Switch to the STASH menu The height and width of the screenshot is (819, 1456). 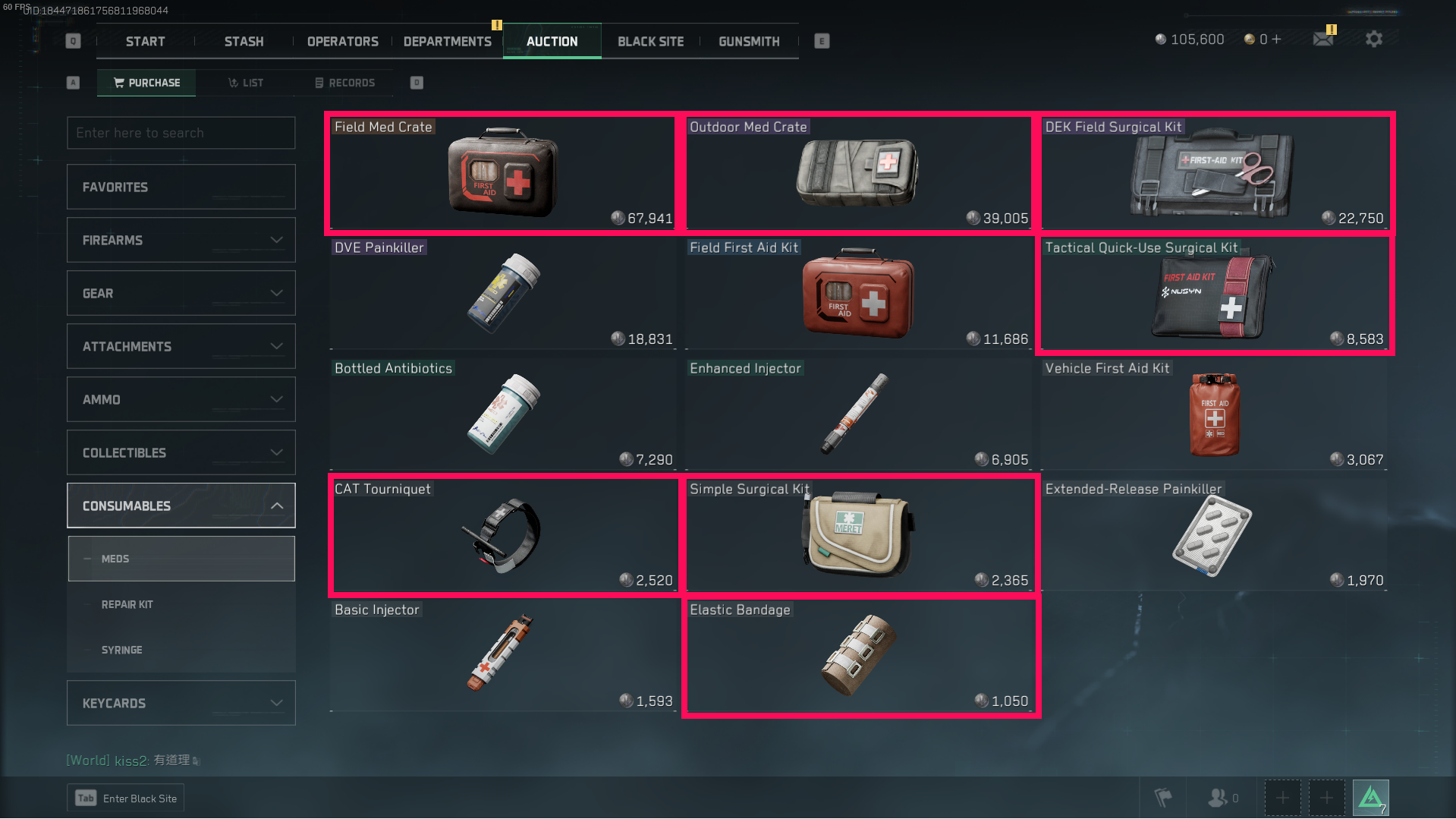tap(243, 42)
